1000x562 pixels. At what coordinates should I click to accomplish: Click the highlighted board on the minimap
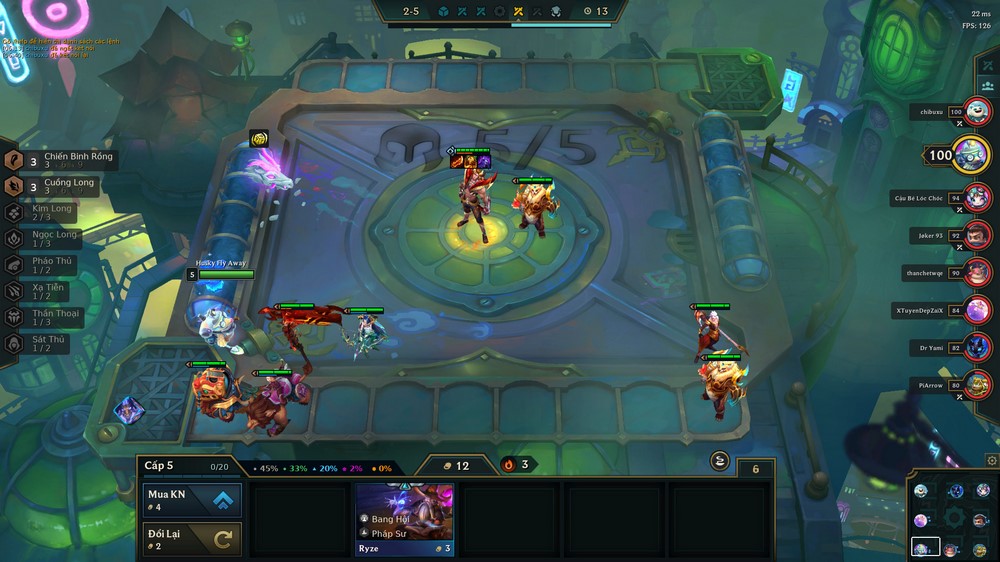[925, 547]
